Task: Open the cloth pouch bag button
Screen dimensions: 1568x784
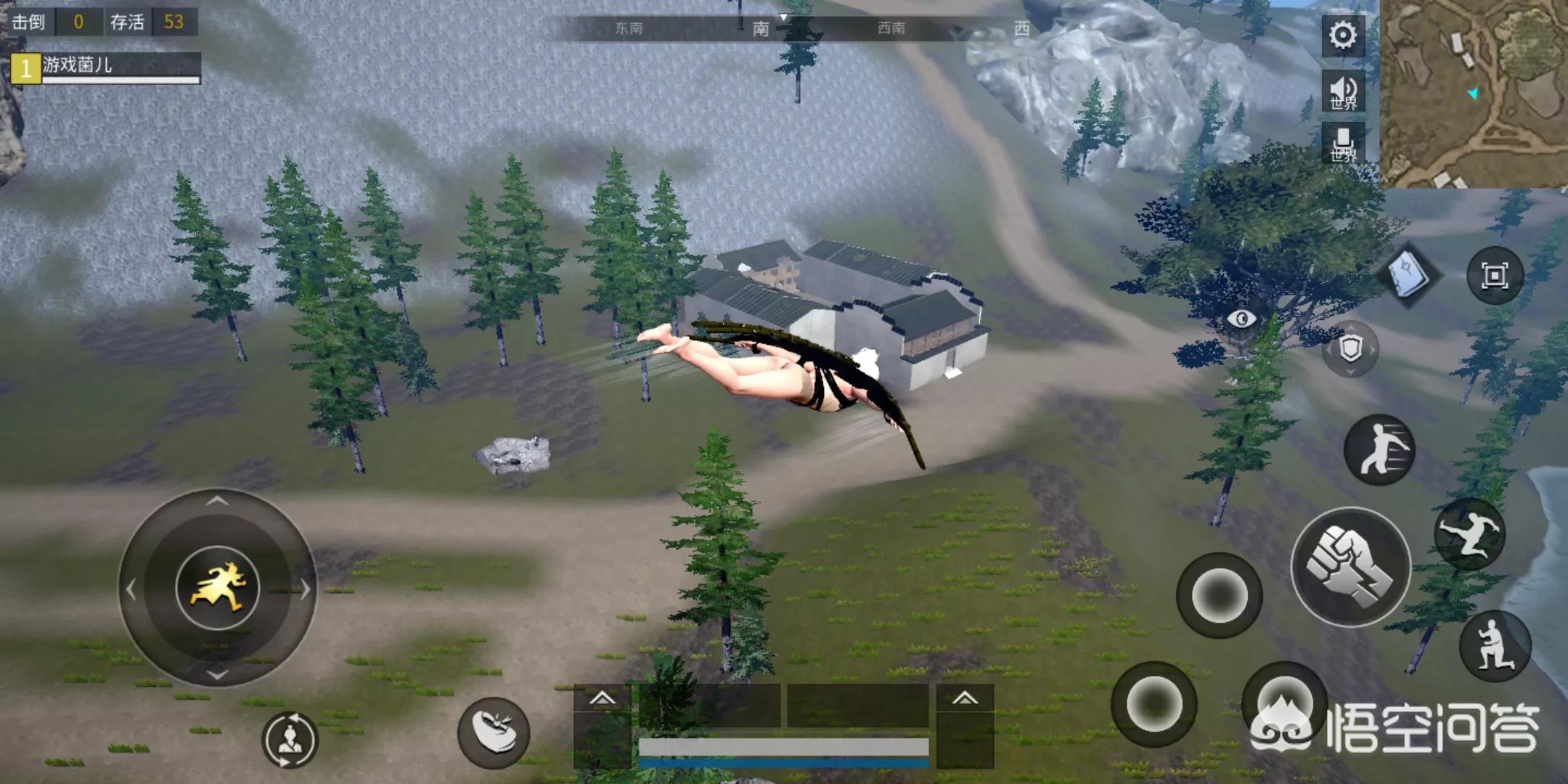Action: pos(494,733)
